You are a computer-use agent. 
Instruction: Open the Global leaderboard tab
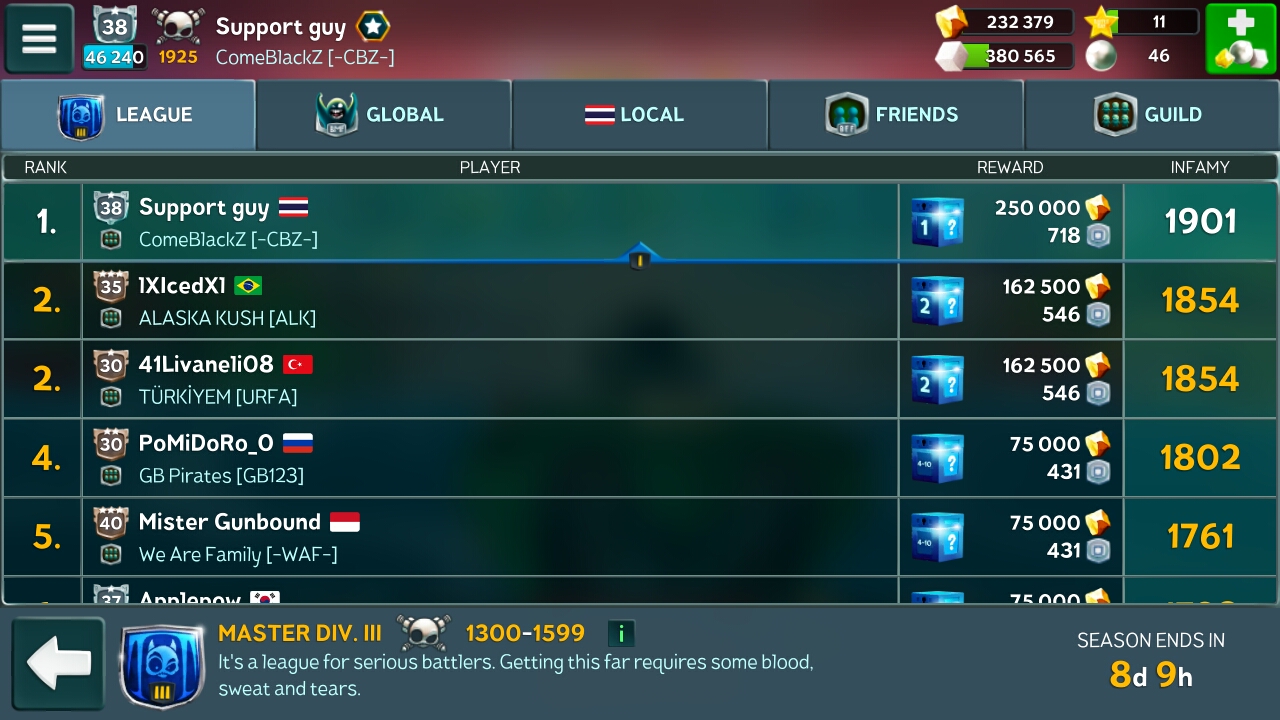384,115
